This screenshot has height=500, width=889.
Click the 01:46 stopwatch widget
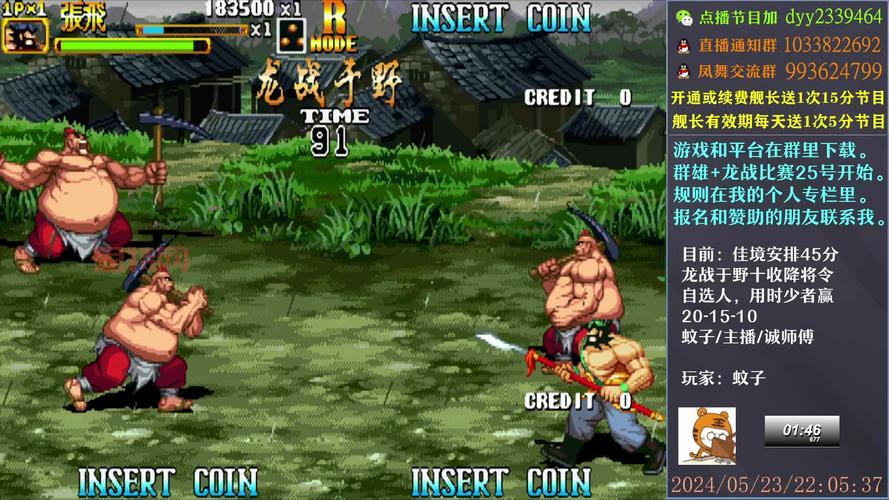(801, 431)
